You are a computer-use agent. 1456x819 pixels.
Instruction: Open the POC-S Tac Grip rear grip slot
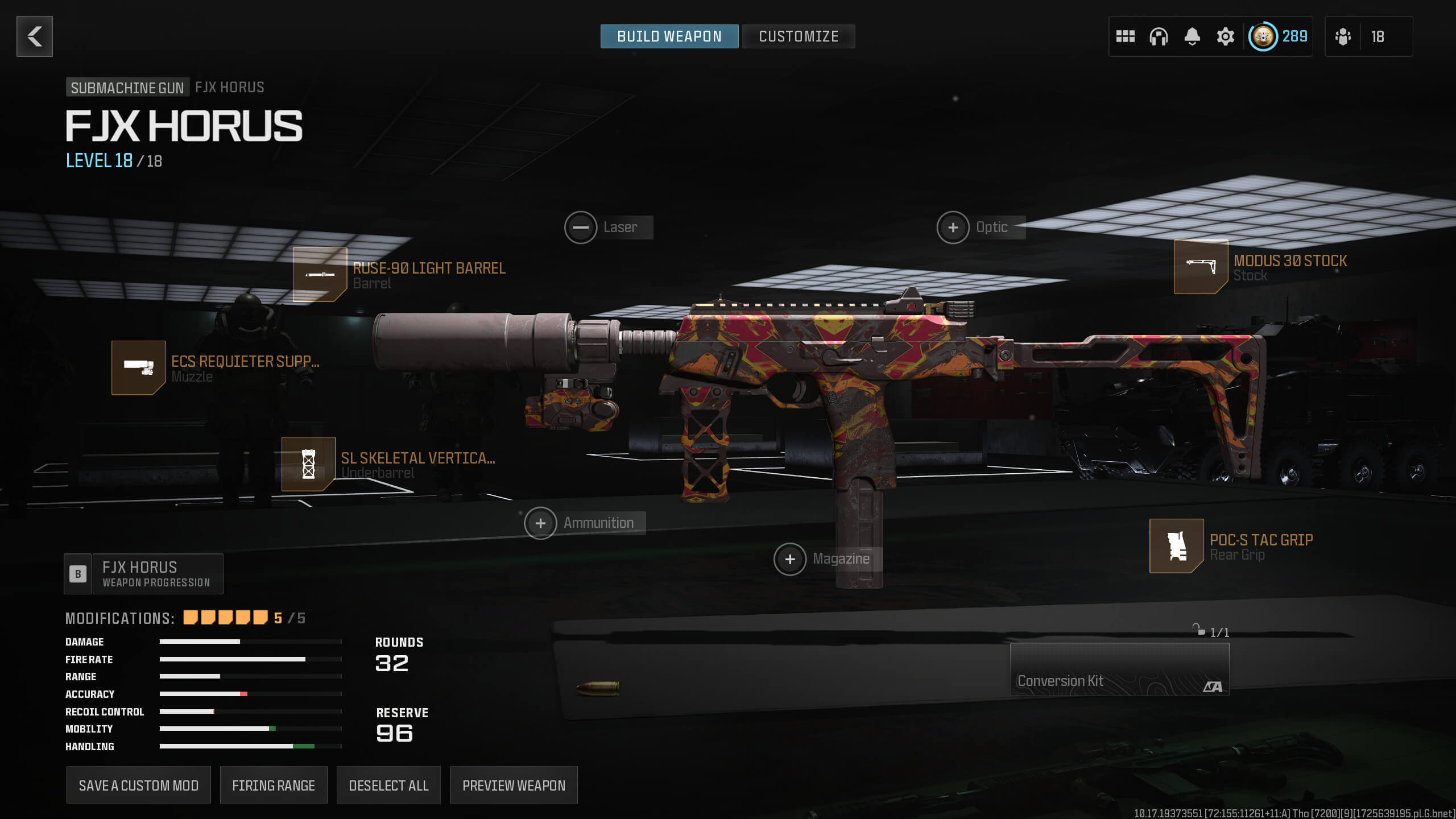(x=1176, y=546)
